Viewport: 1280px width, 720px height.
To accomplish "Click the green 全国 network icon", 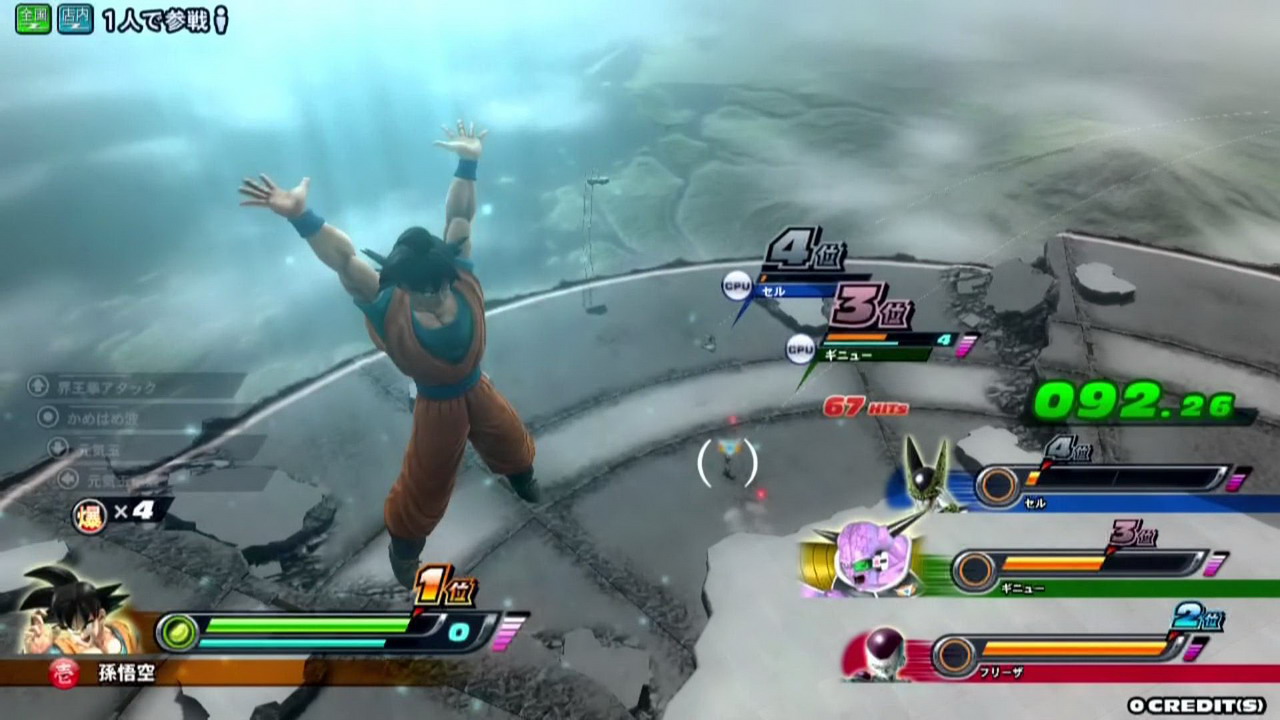I will 33,19.
